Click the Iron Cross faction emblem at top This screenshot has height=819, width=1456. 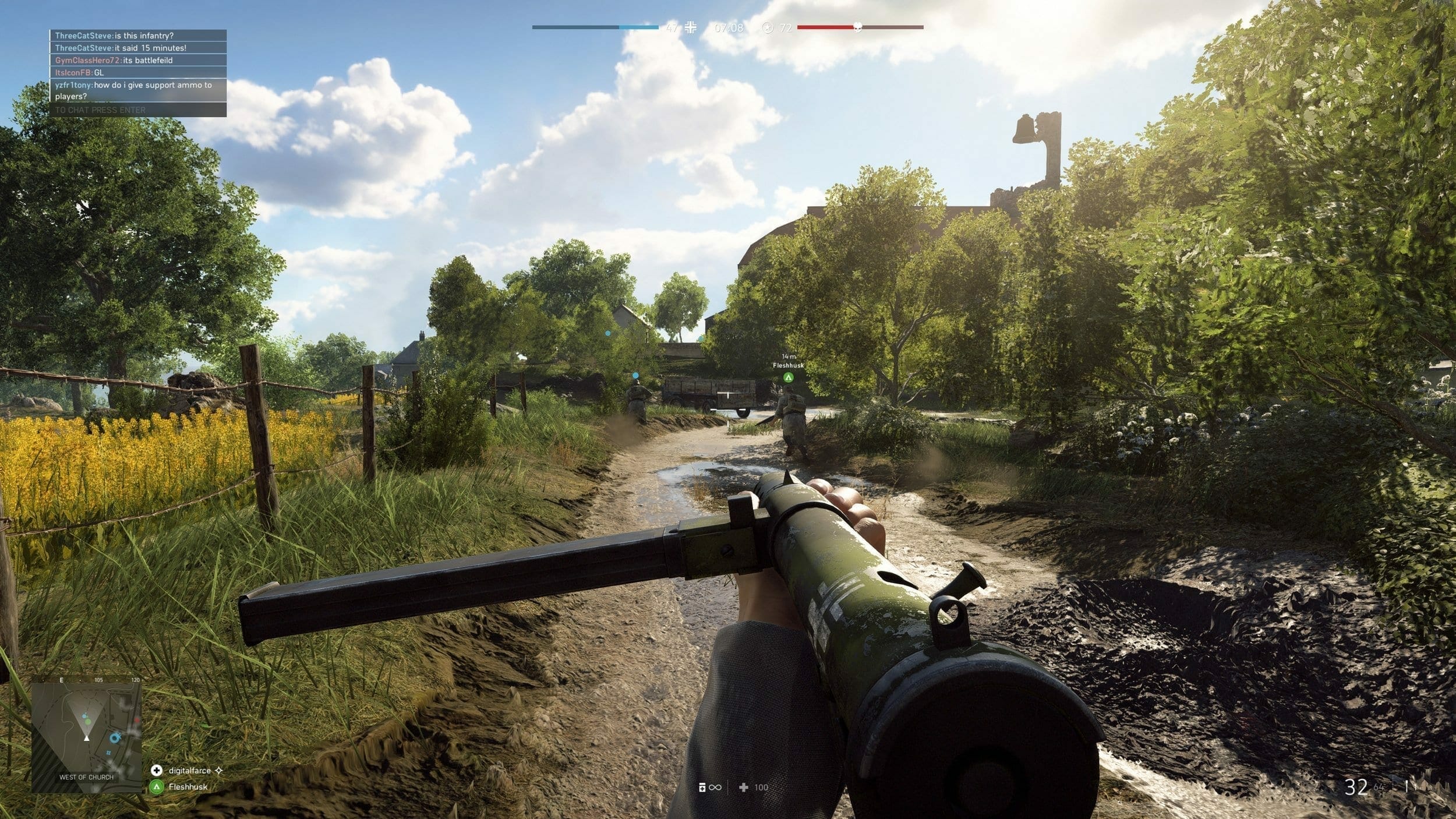pyautogui.click(x=691, y=26)
